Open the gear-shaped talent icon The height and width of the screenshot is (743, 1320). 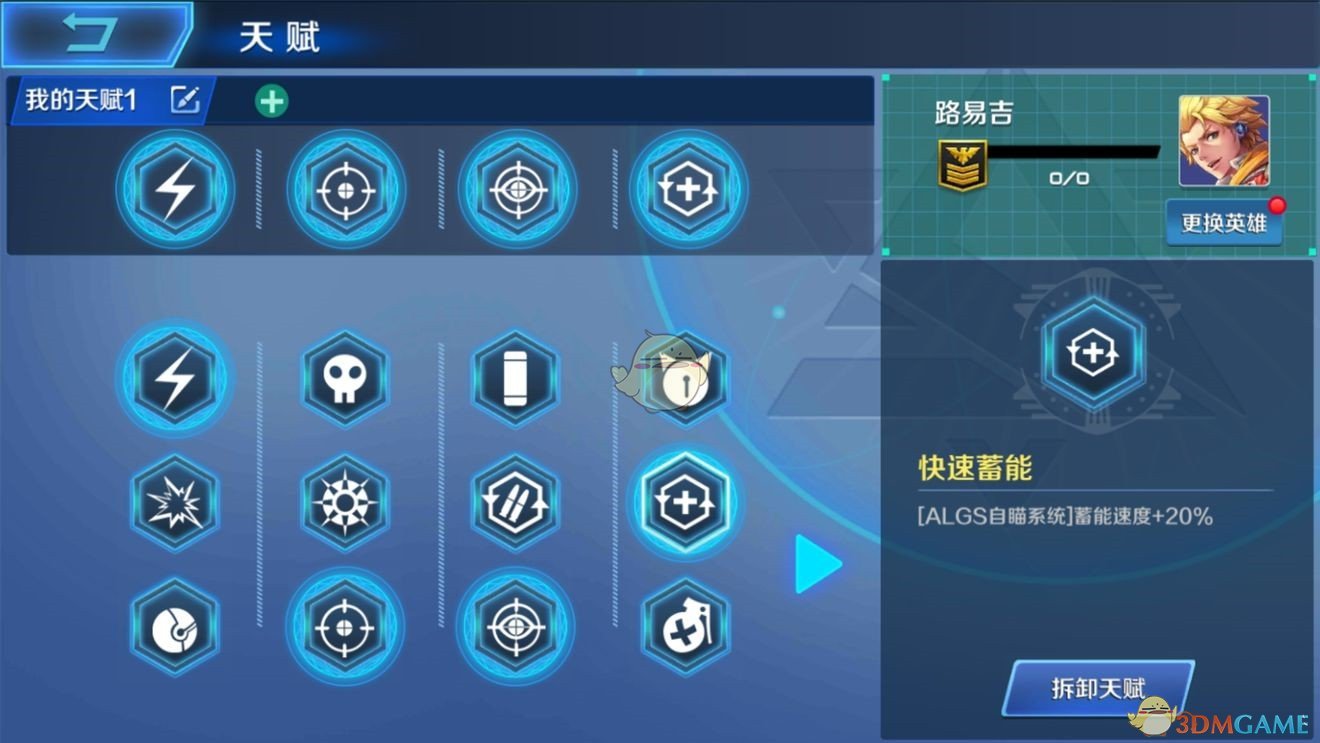(x=345, y=503)
